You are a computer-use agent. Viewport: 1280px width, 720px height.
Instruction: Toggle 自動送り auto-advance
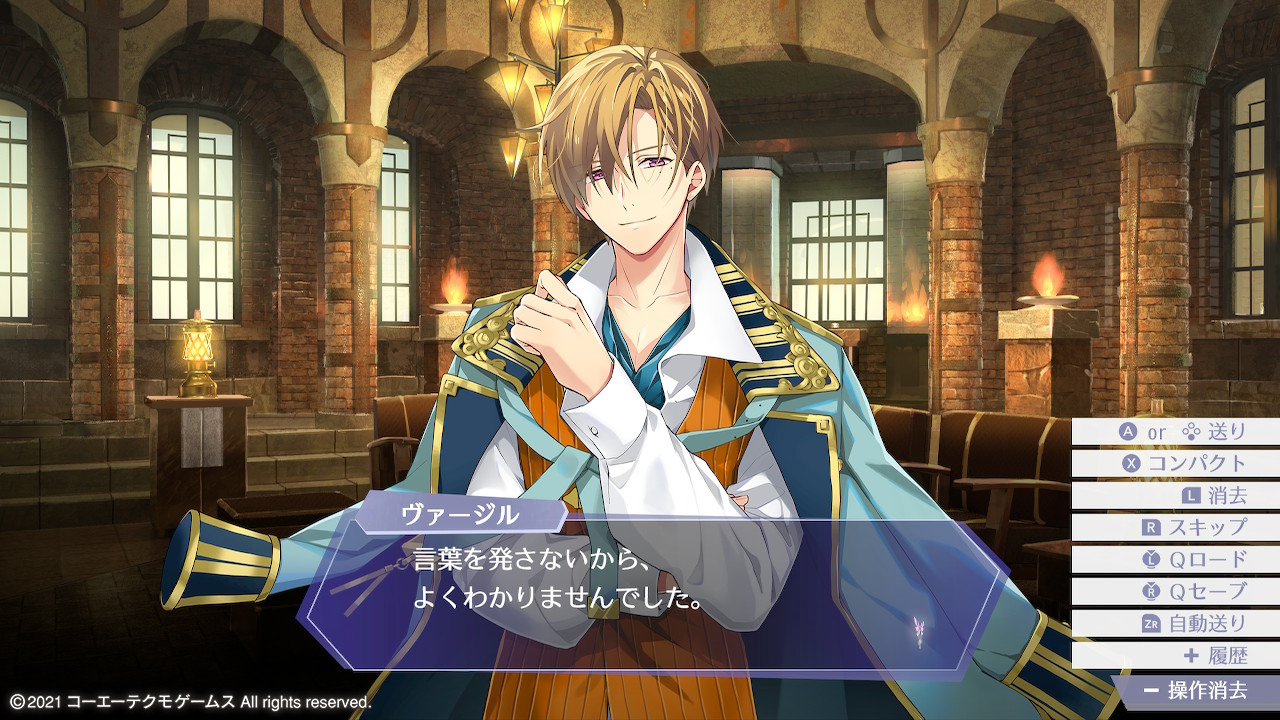click(x=1176, y=624)
